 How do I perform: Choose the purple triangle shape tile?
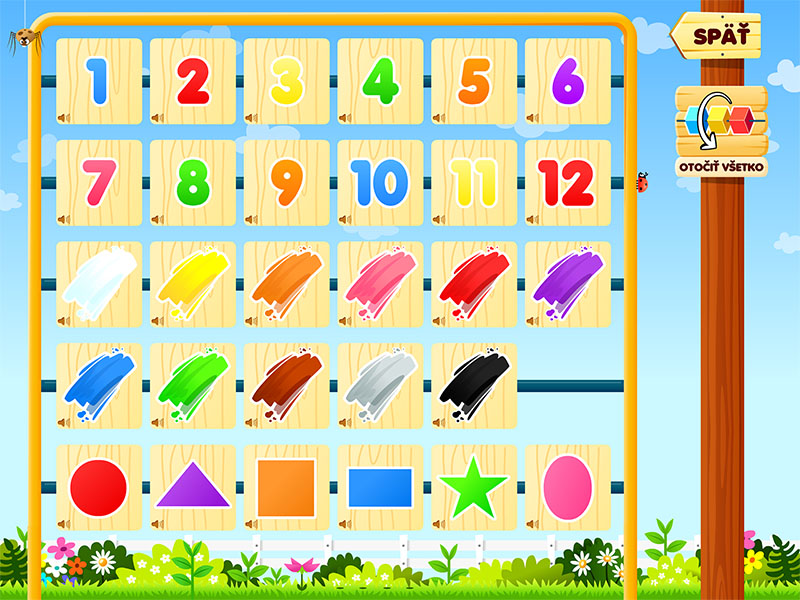(x=192, y=487)
